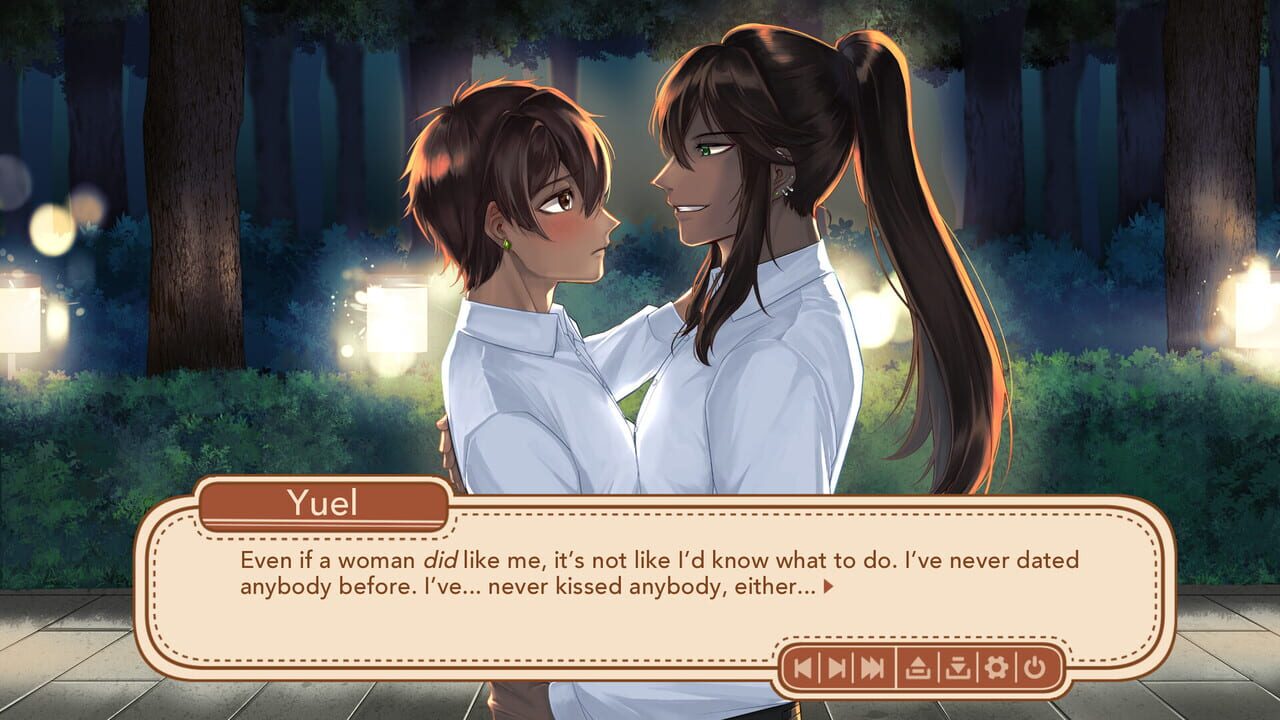The width and height of the screenshot is (1280, 720).
Task: Click the Yuel nameplate
Action: [323, 506]
